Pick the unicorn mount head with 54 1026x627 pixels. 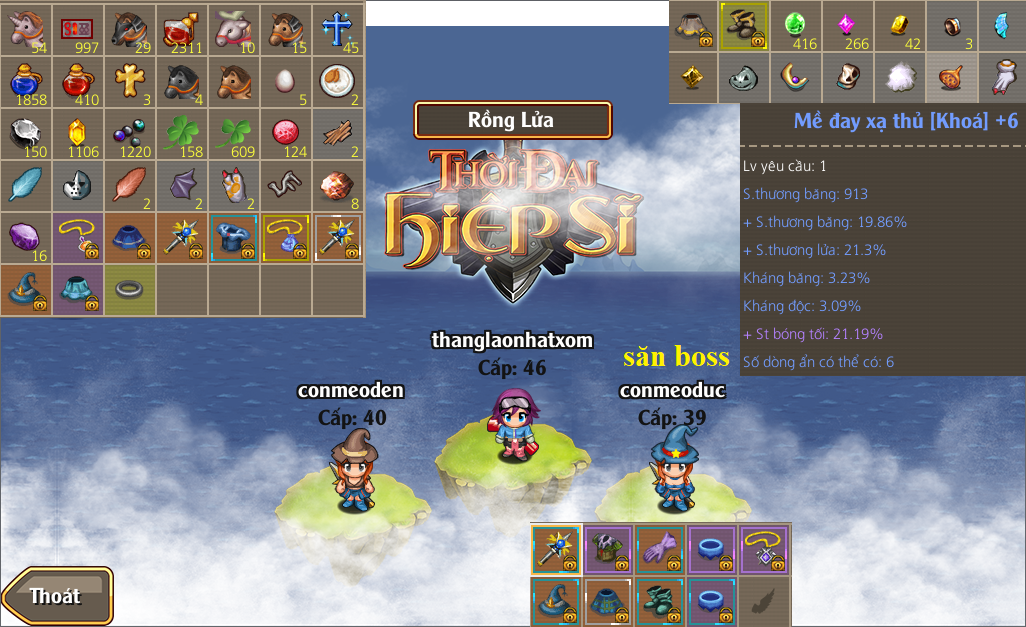[x=26, y=28]
